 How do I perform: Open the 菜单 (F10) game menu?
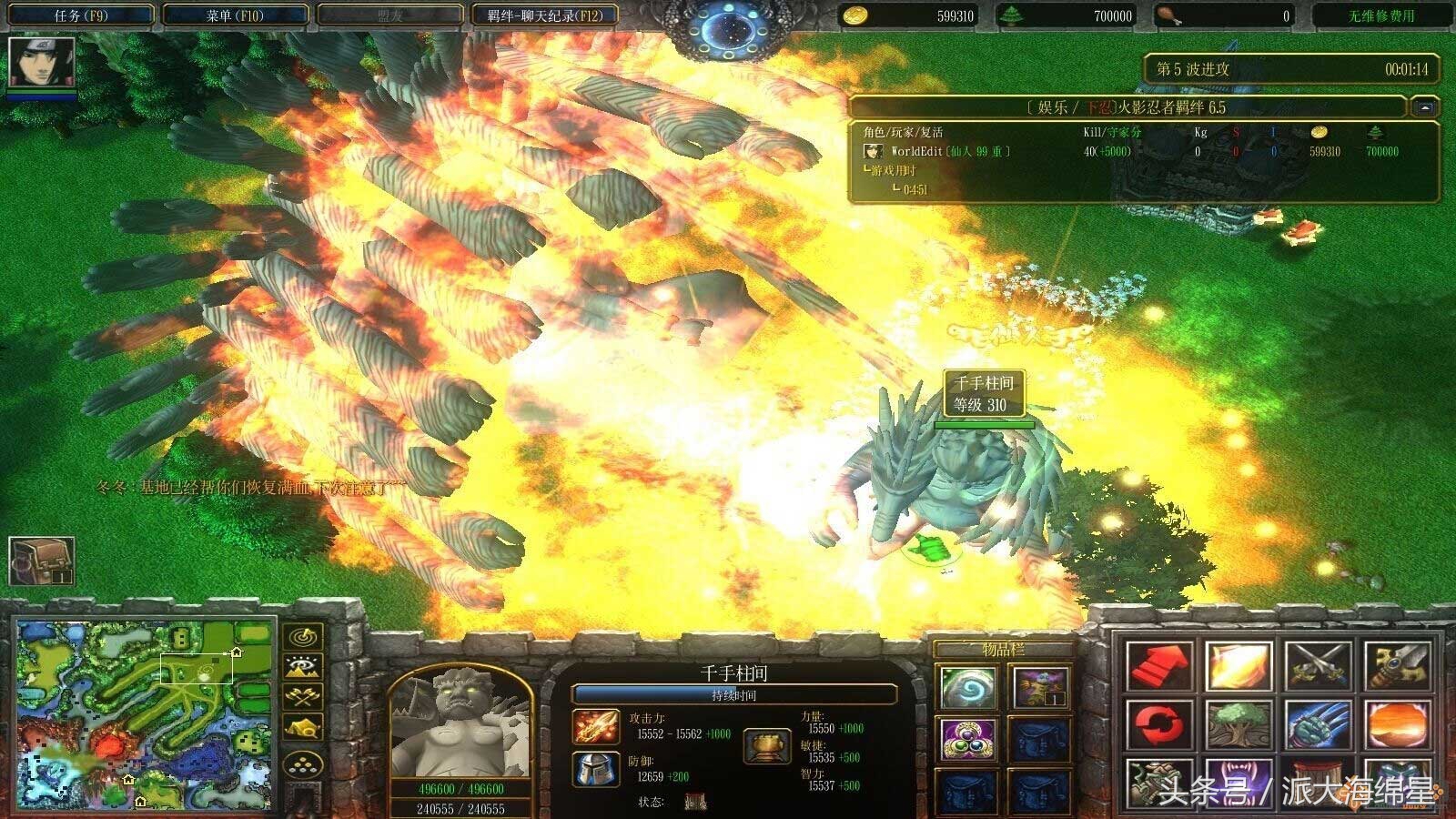233,15
